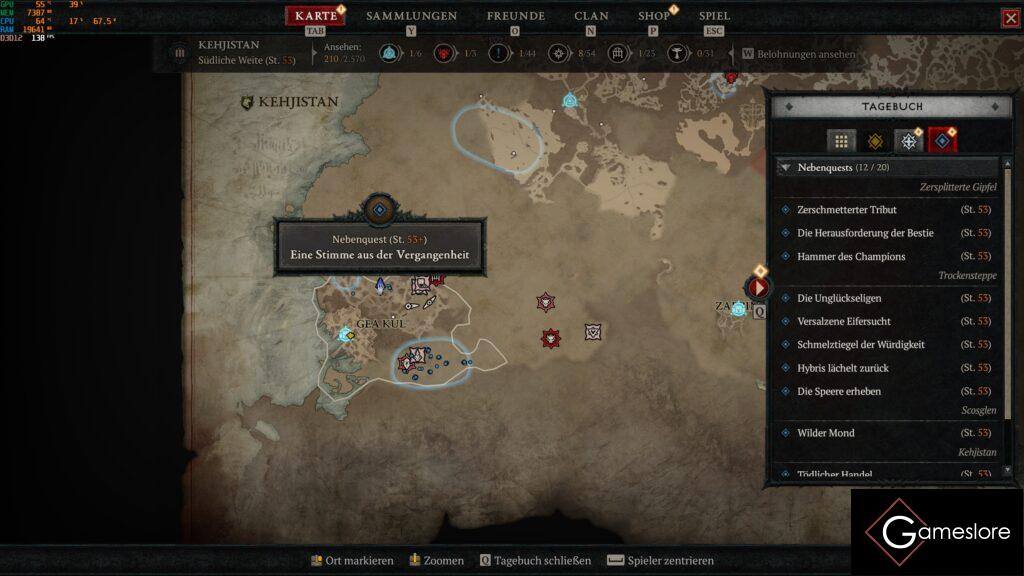
Task: Select the Gea Kul waypoint marker
Action: pos(346,333)
